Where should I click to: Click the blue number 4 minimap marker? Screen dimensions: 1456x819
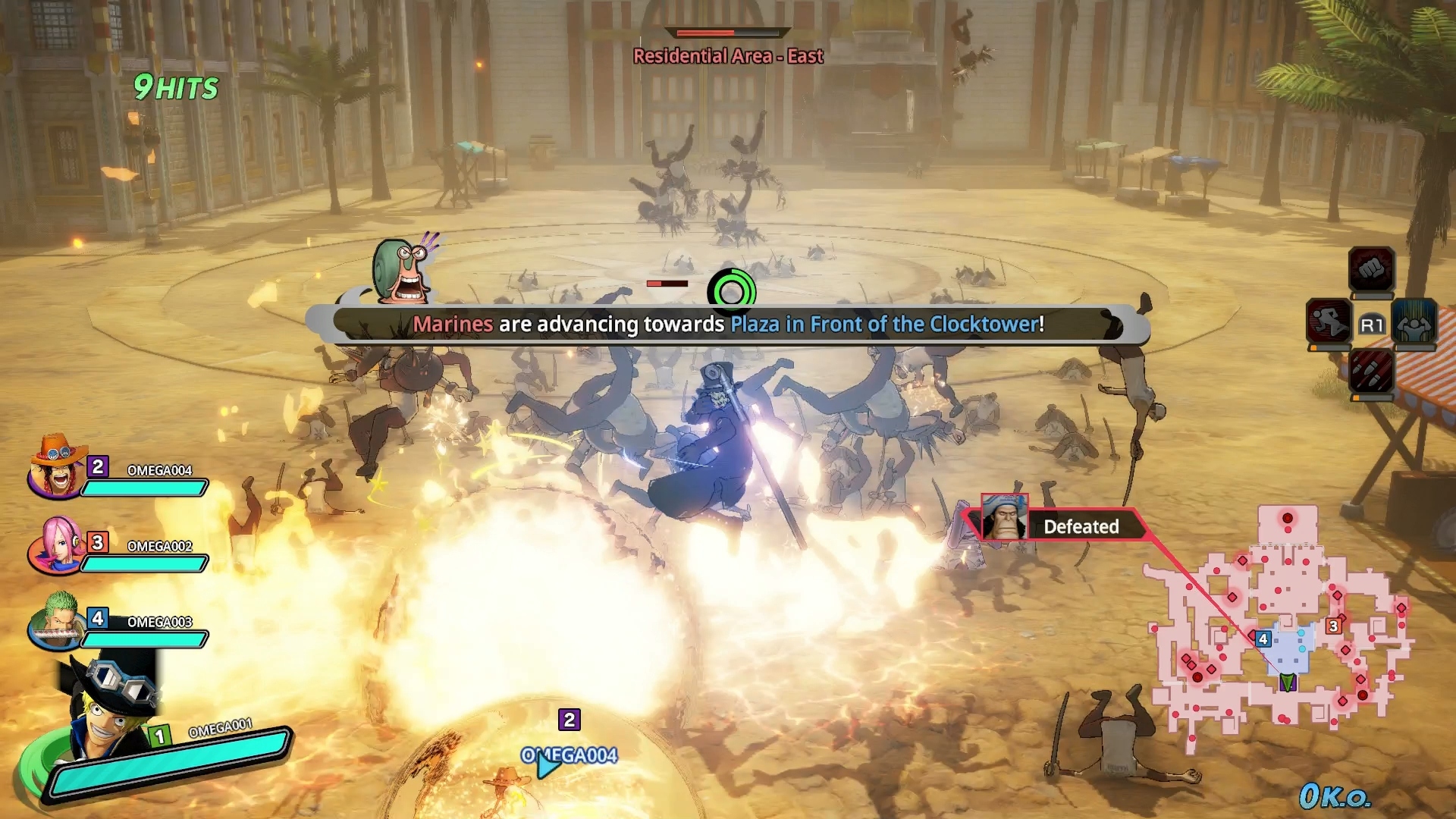pyautogui.click(x=1263, y=639)
